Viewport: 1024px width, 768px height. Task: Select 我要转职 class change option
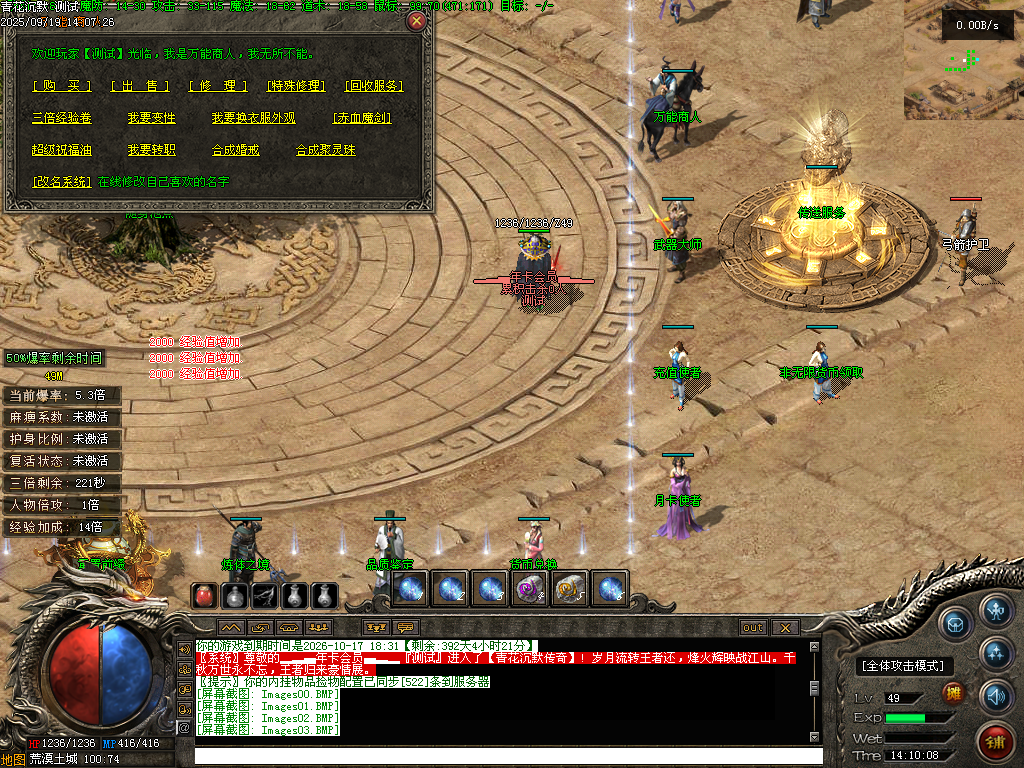point(151,150)
